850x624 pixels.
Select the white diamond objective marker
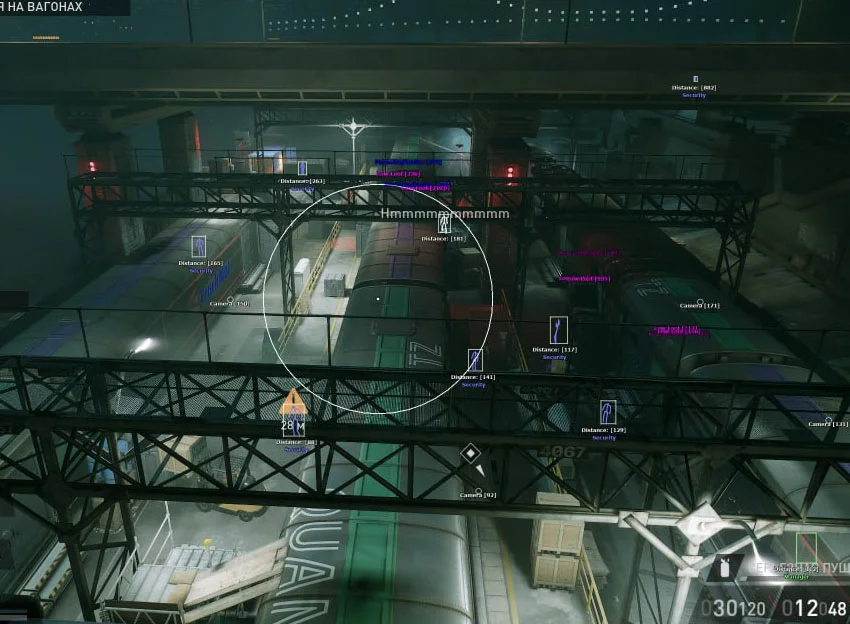pyautogui.click(x=470, y=453)
